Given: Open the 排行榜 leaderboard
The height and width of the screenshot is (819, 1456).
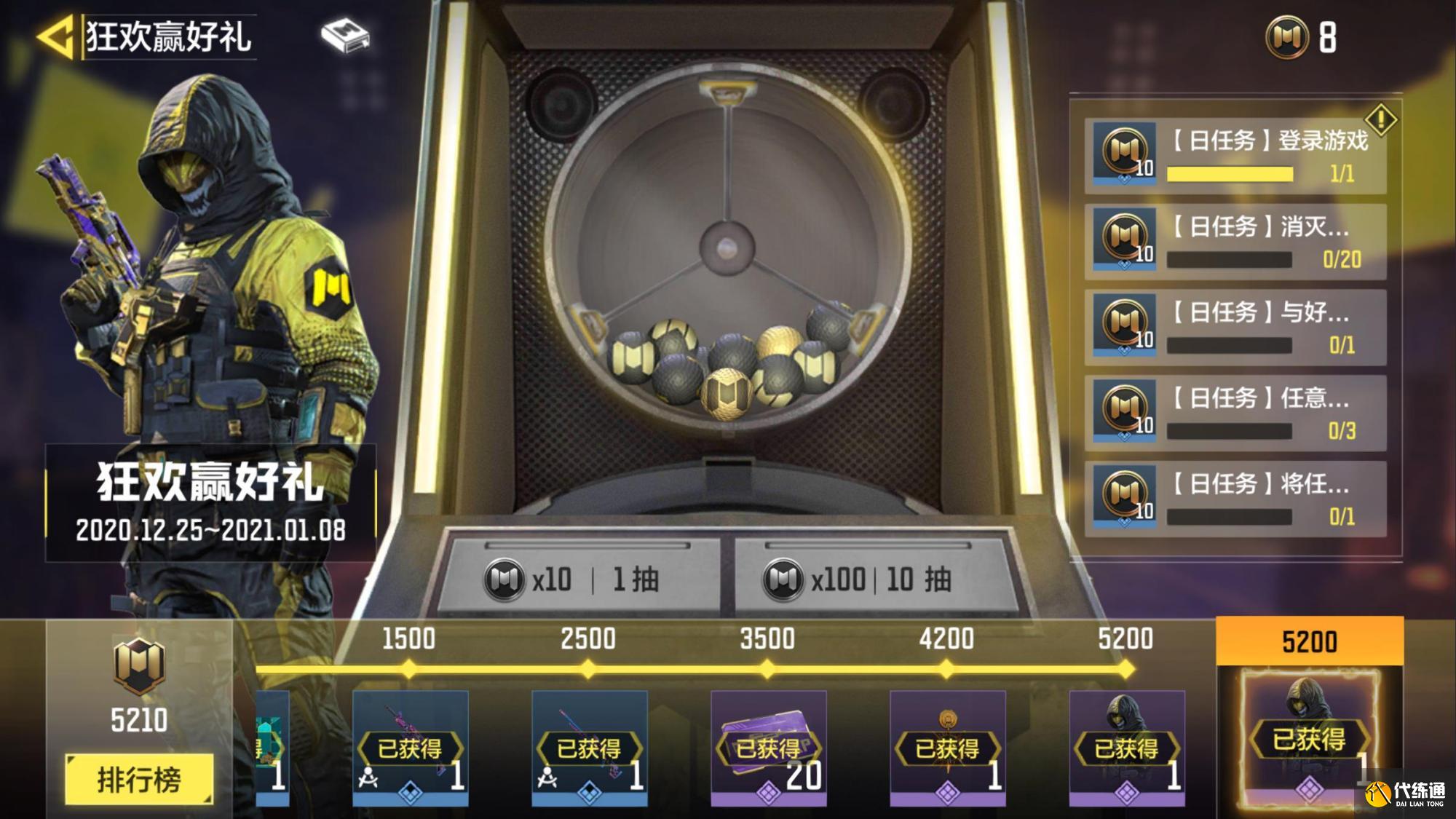Looking at the screenshot, I should click(x=139, y=780).
